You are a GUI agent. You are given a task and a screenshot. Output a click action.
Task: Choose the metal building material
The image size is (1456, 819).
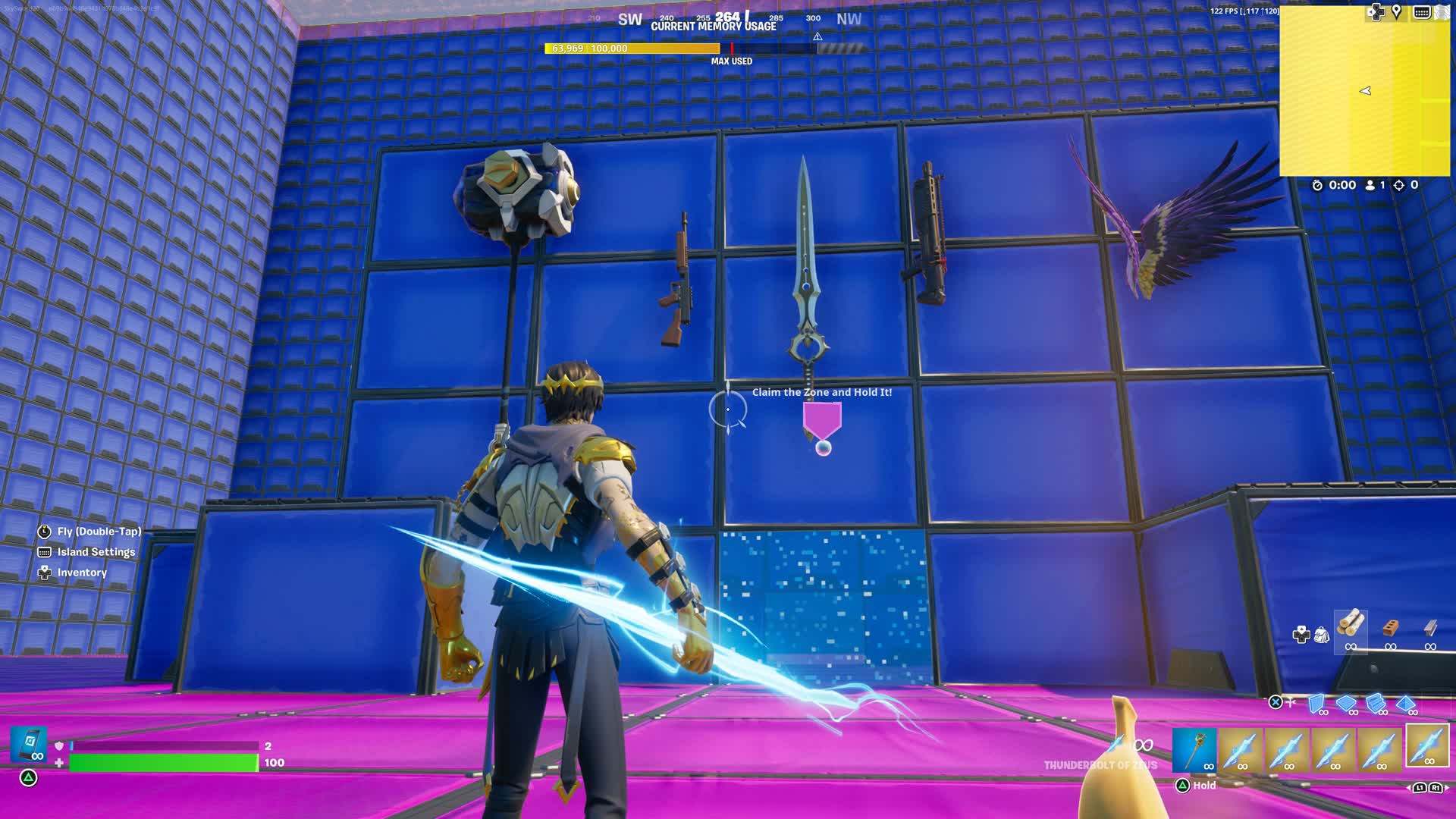click(x=1430, y=629)
